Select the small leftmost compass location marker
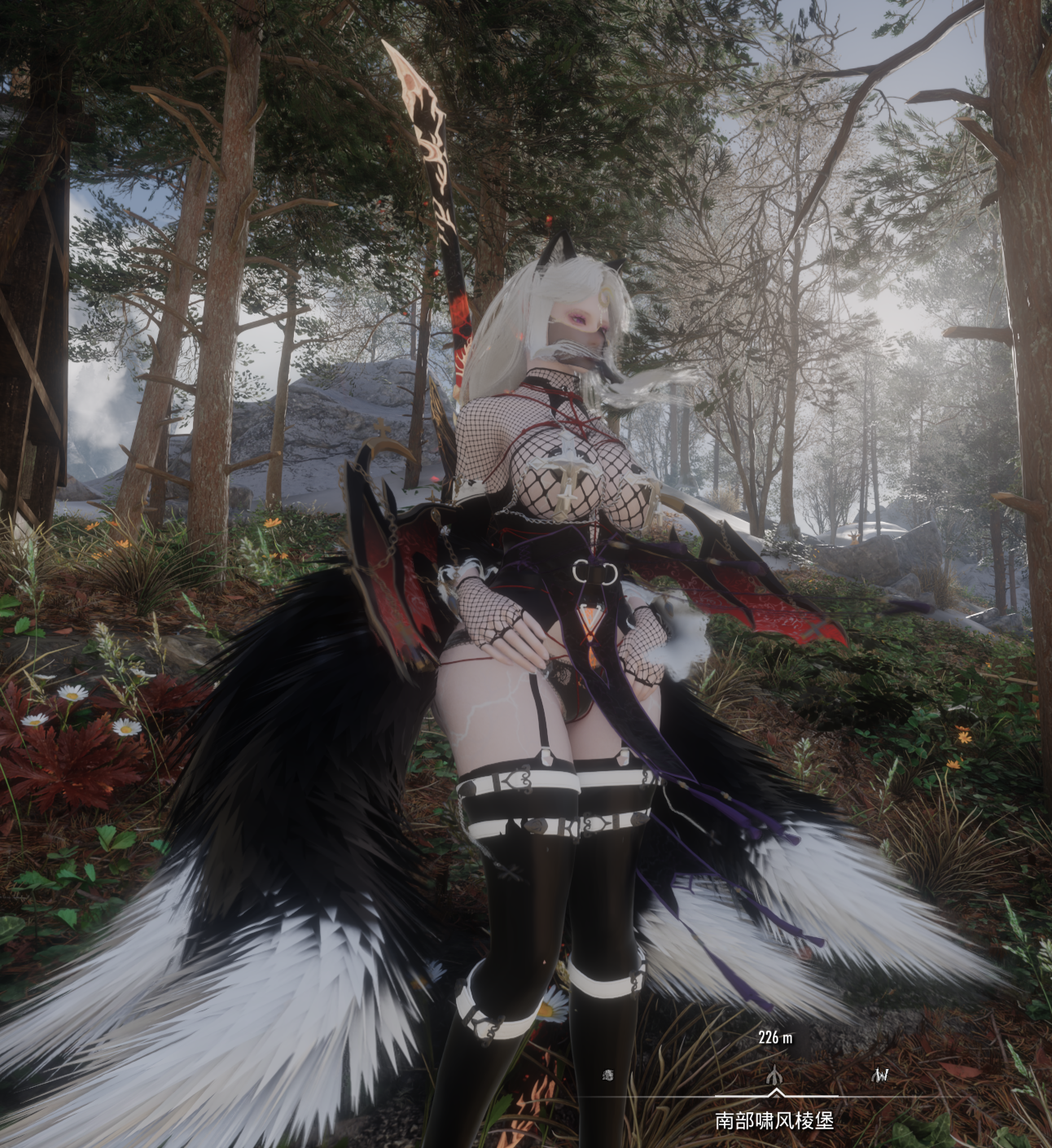The height and width of the screenshot is (1148, 1052). (609, 1076)
